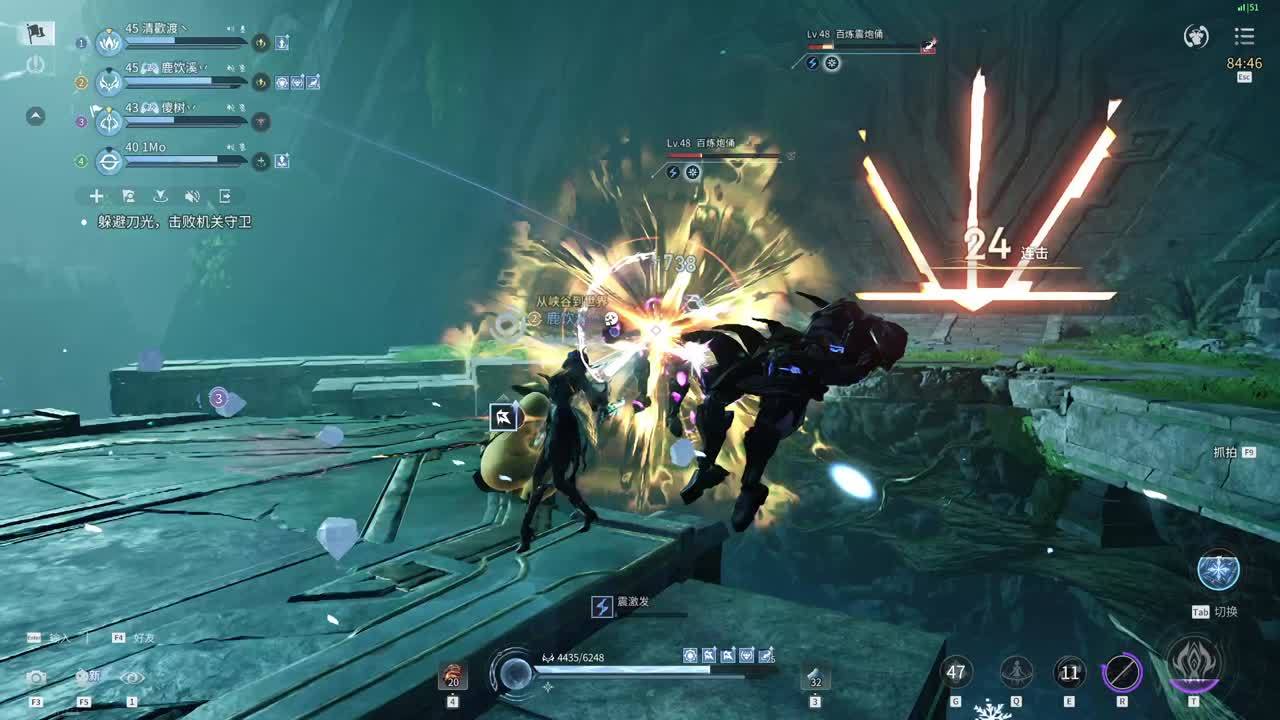
Task: Click the plus icon to invite teammates
Action: tap(96, 196)
